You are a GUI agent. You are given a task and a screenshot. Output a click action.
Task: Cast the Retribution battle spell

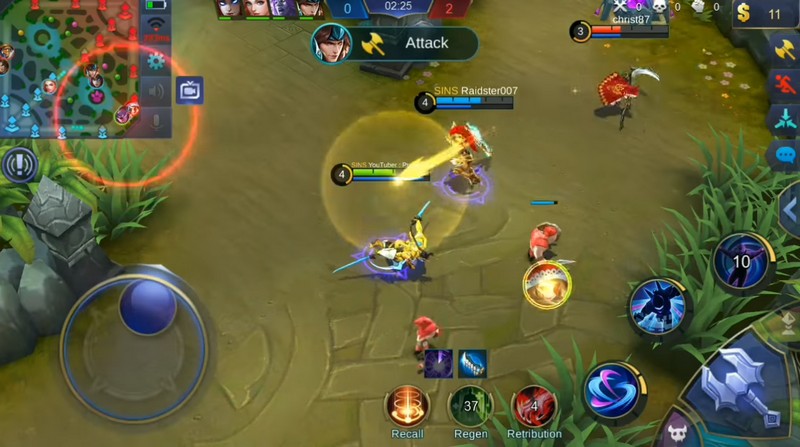coord(534,405)
